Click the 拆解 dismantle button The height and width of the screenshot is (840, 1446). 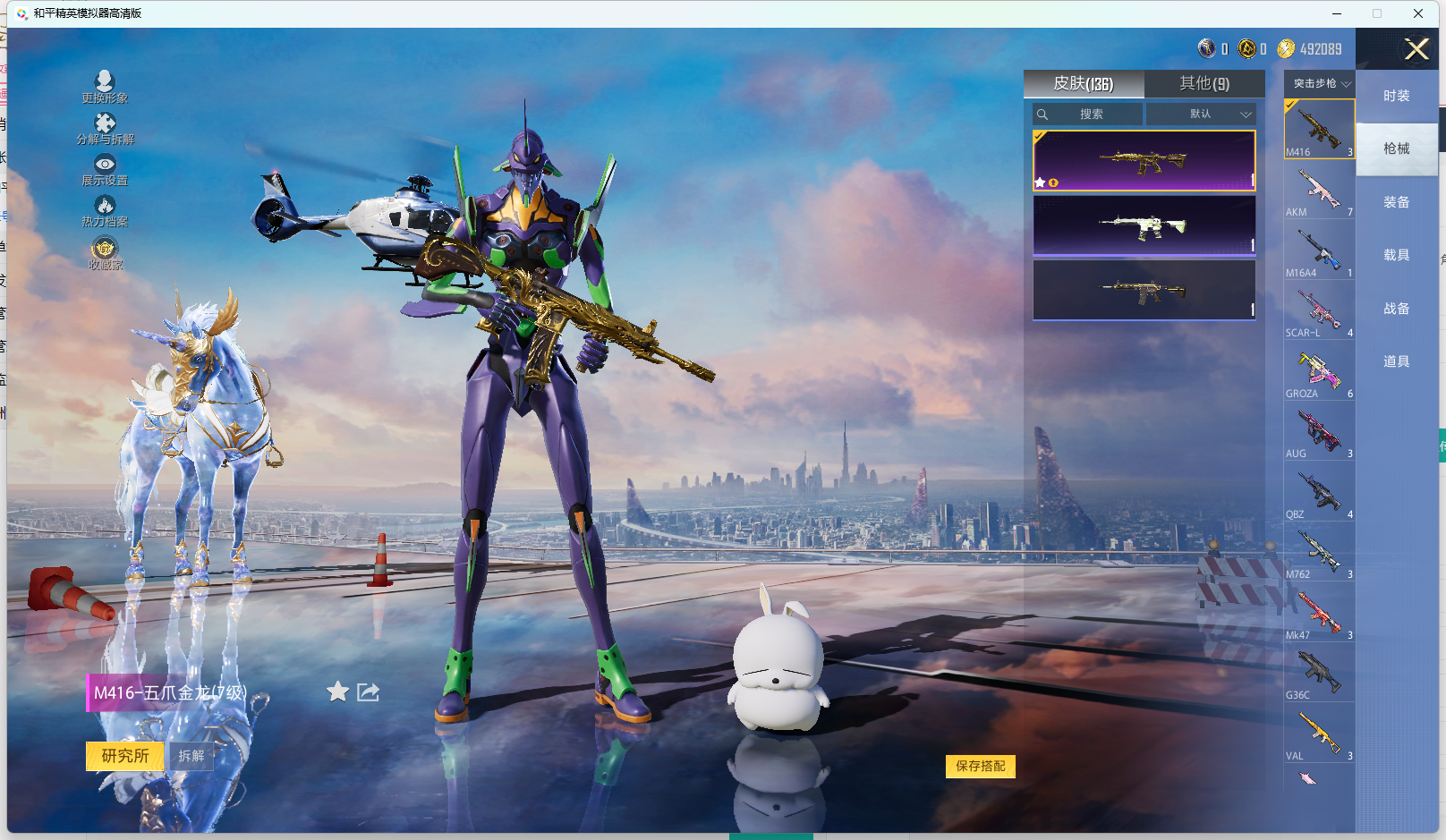(x=191, y=756)
